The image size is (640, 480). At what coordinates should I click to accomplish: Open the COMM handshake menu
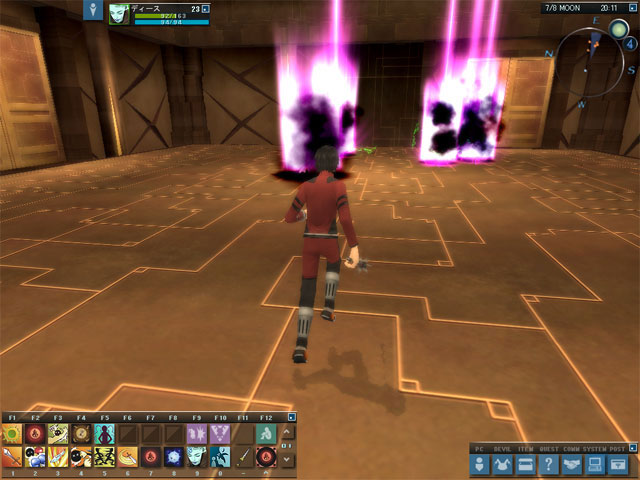pyautogui.click(x=572, y=464)
